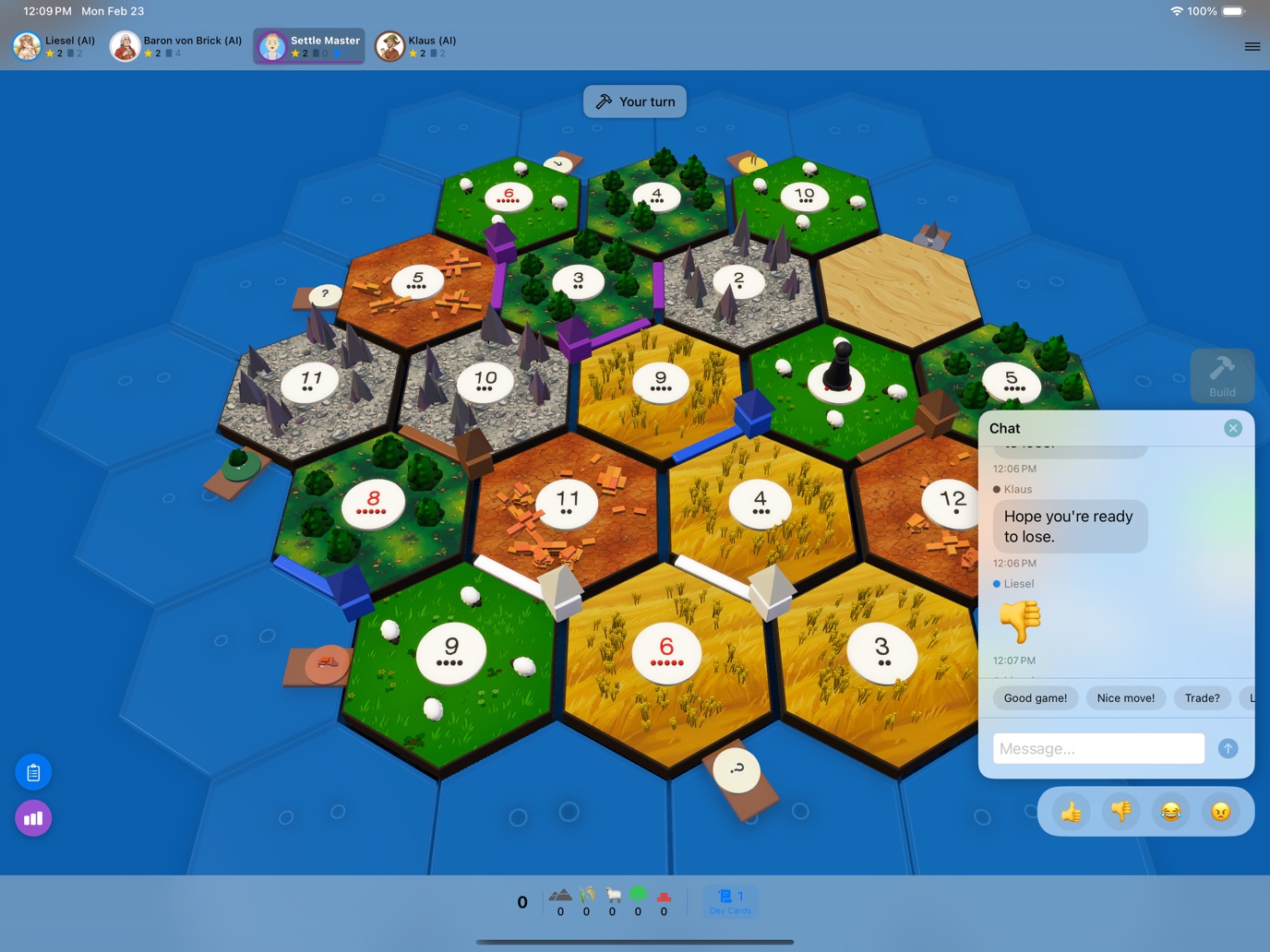Send the Good game! quick message
The height and width of the screenshot is (952, 1270).
click(x=1035, y=697)
